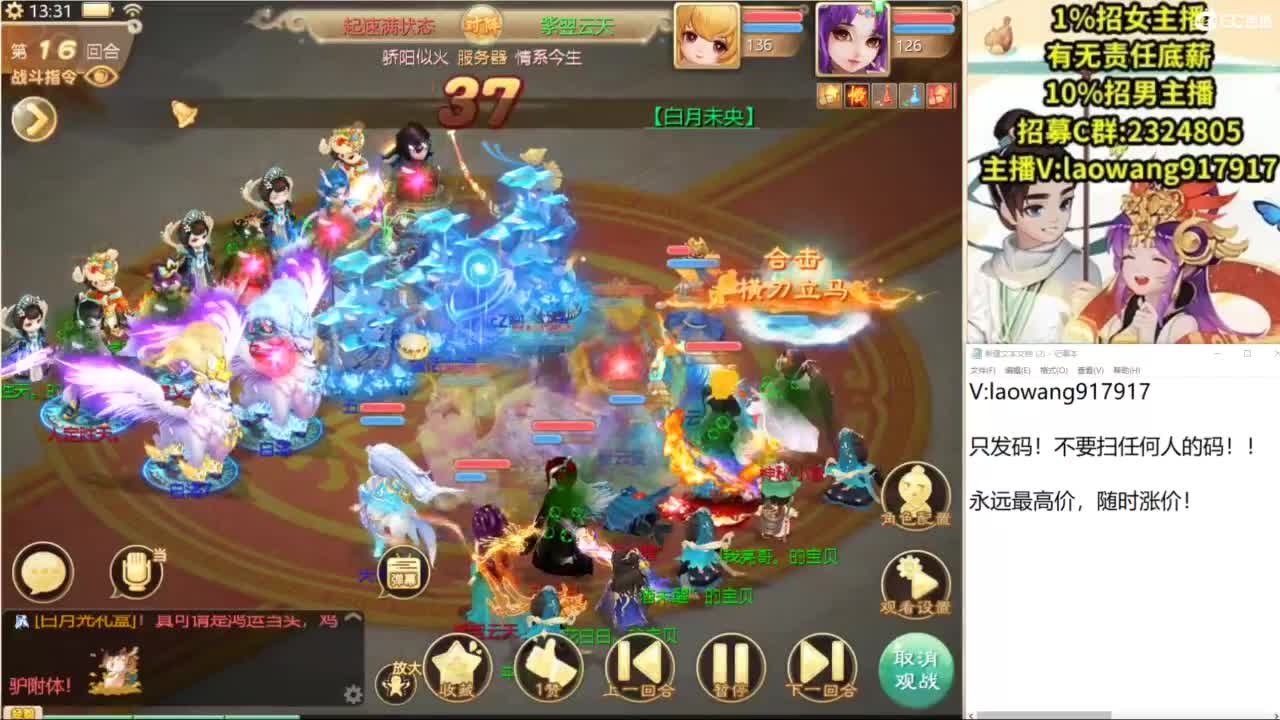Click the 格式(O) menu in Notepad
The width and height of the screenshot is (1280, 720).
point(1052,370)
